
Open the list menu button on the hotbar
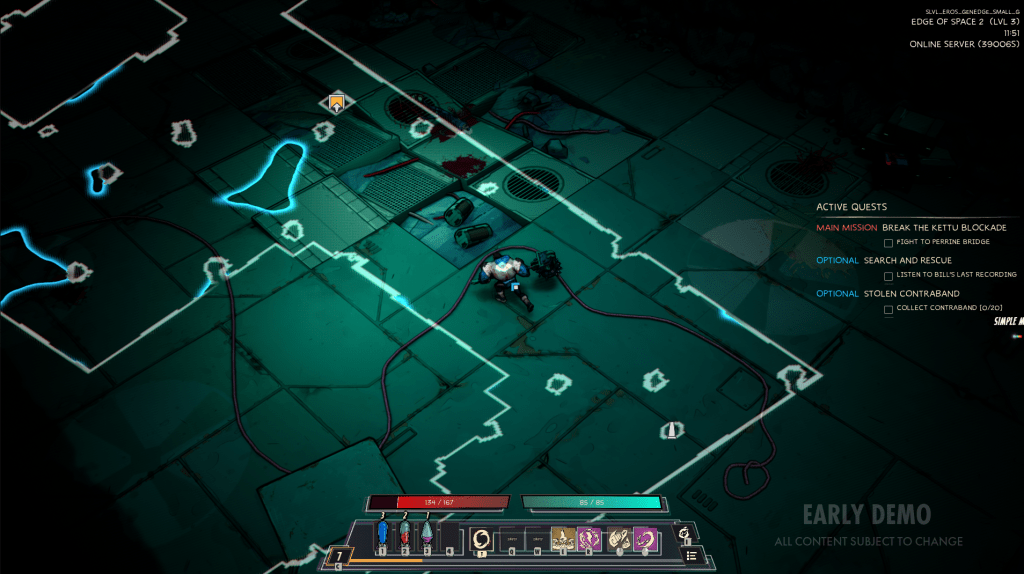tap(690, 556)
